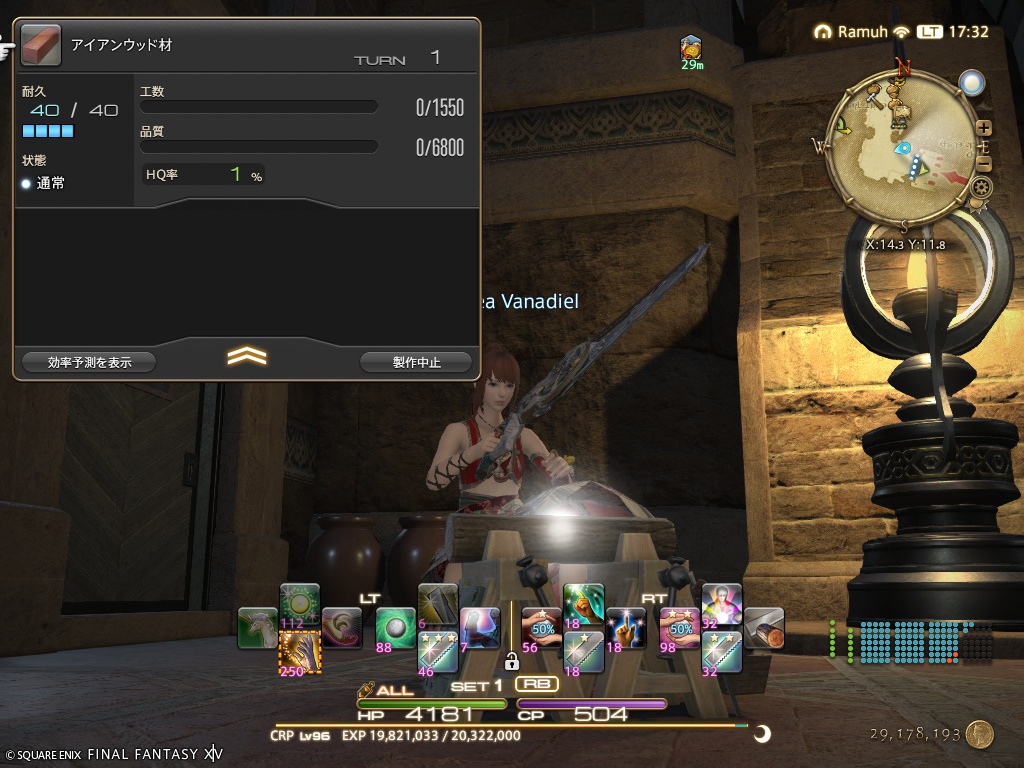The image size is (1024, 768).
Task: Select the saw and log action icon
Action: 764,628
